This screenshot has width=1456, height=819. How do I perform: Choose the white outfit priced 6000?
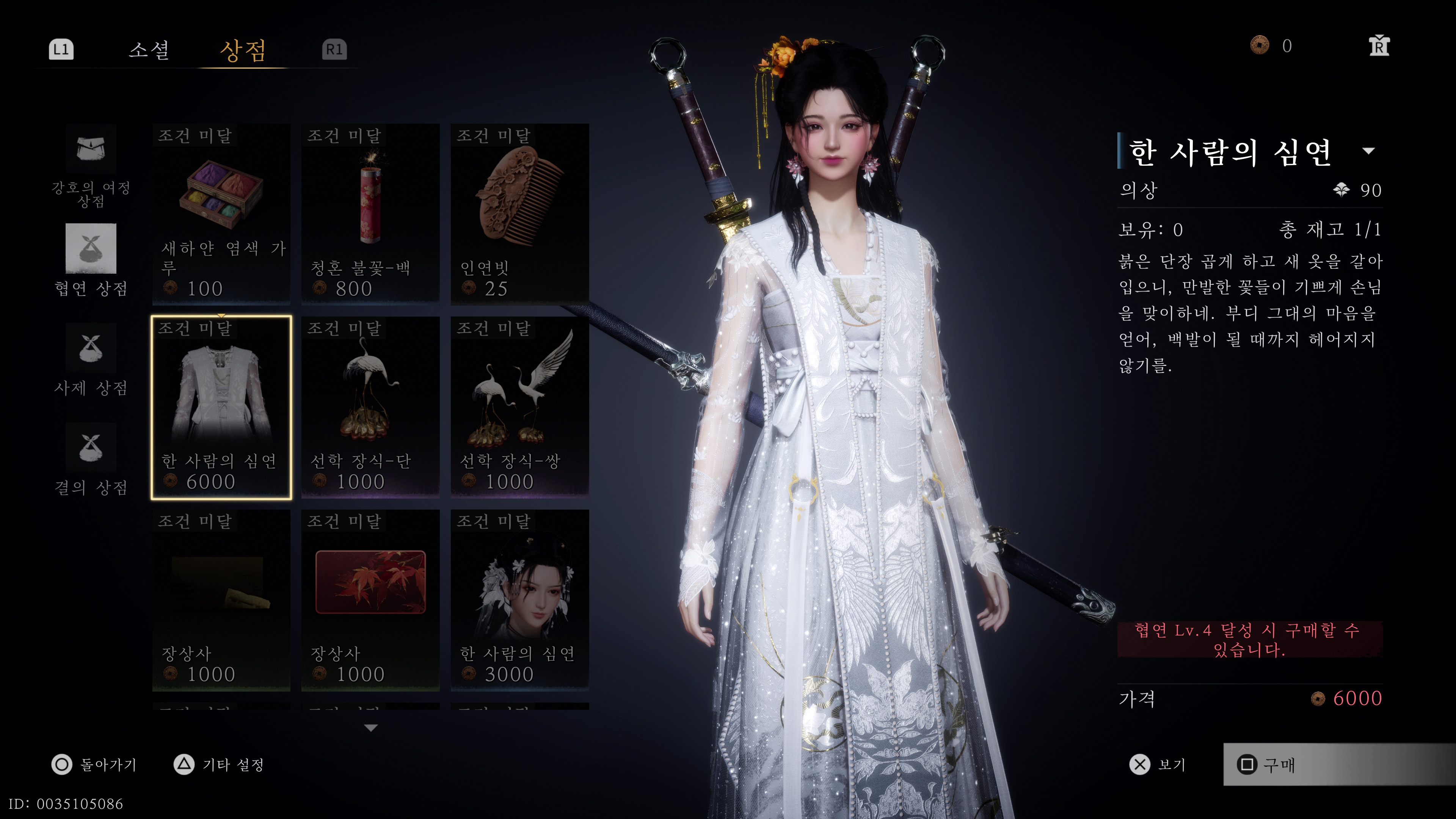click(x=221, y=407)
